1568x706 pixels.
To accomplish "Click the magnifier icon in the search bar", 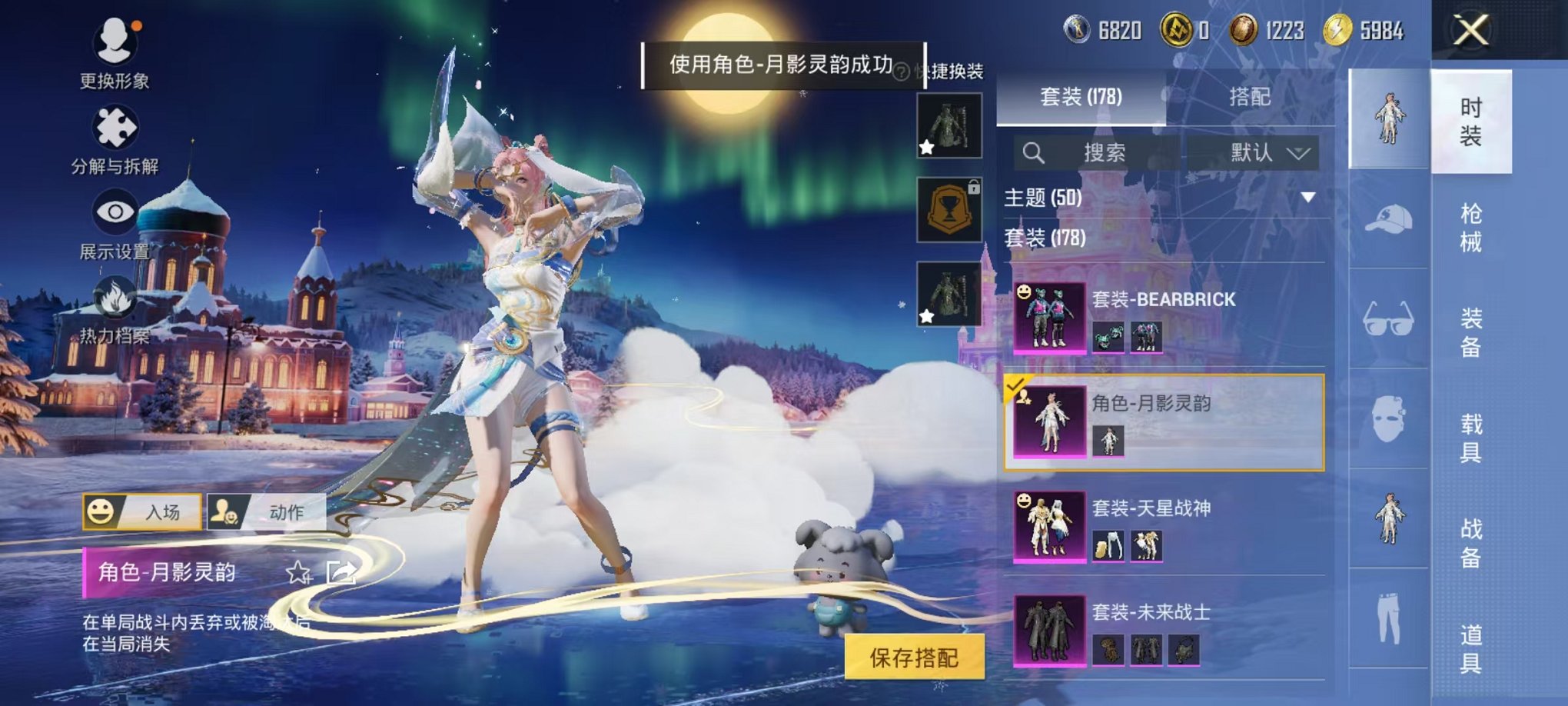I will click(1033, 152).
